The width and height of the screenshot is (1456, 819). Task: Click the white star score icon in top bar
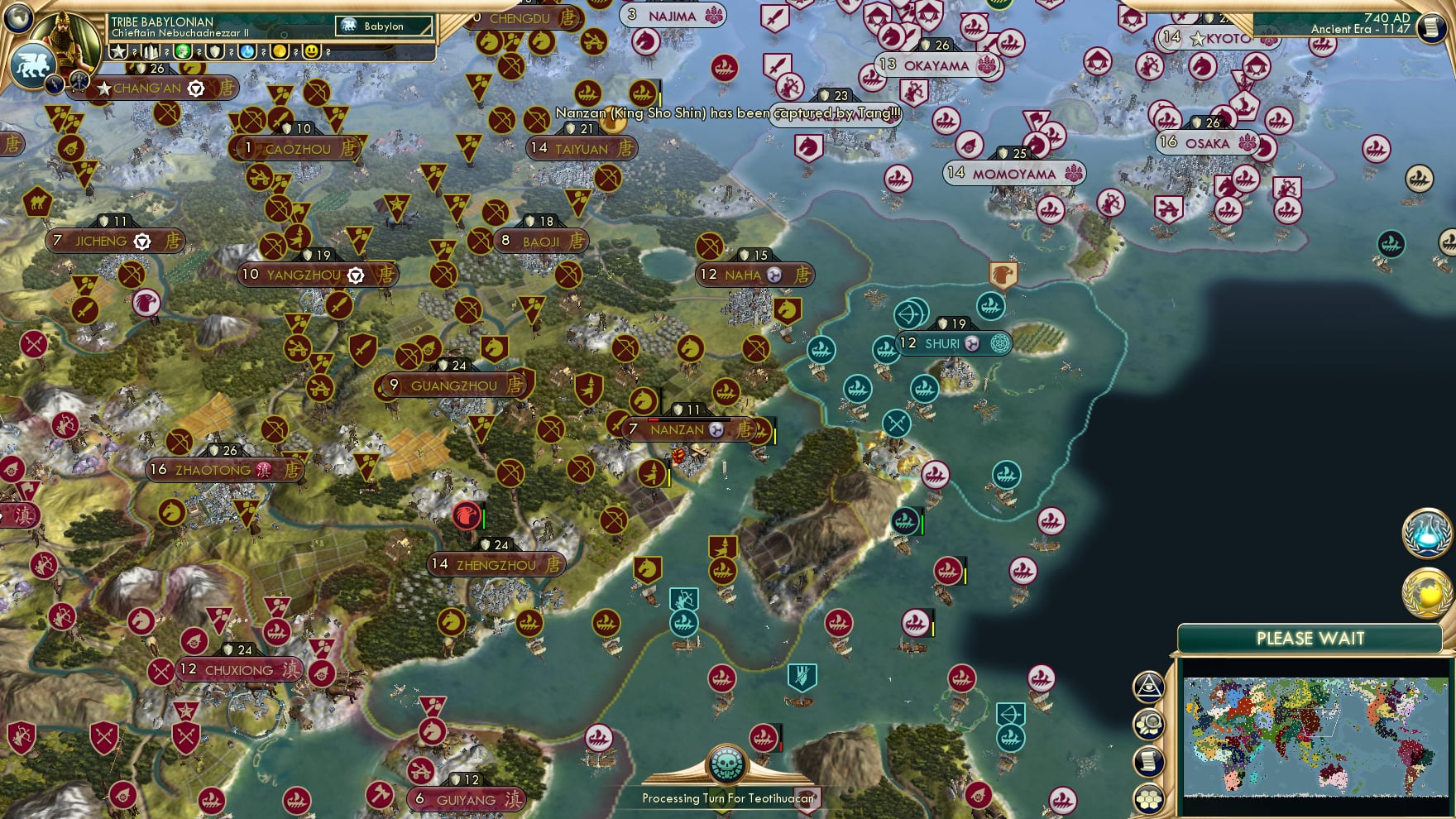(x=118, y=51)
